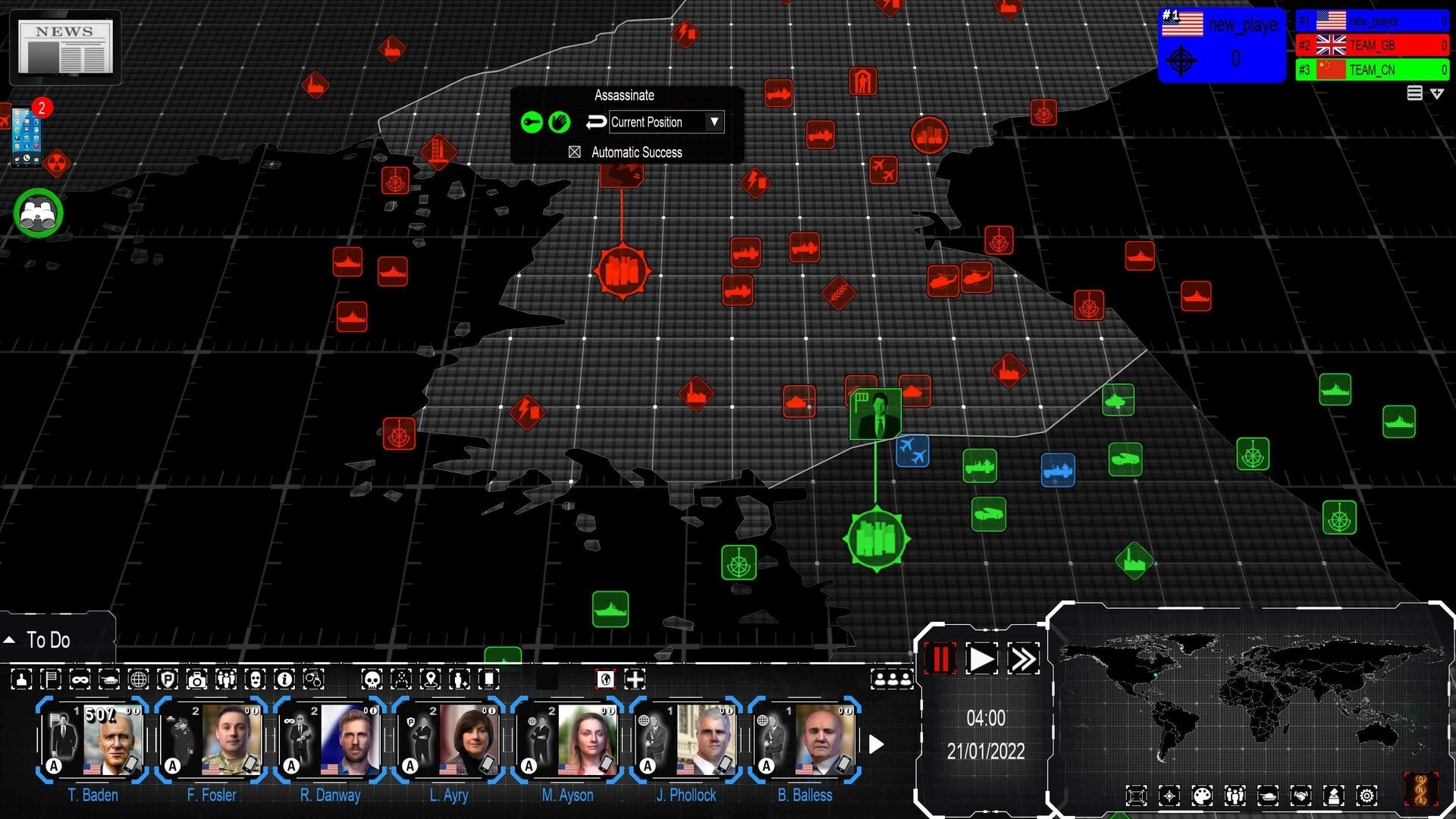This screenshot has width=1456, height=819.
Task: Select the TEAM_GB leaderboard entry
Action: [x=1373, y=45]
